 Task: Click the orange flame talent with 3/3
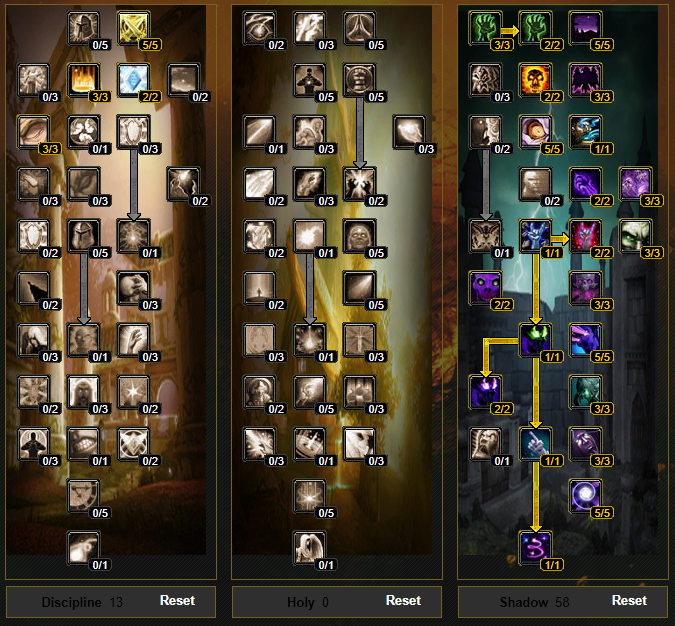84,81
